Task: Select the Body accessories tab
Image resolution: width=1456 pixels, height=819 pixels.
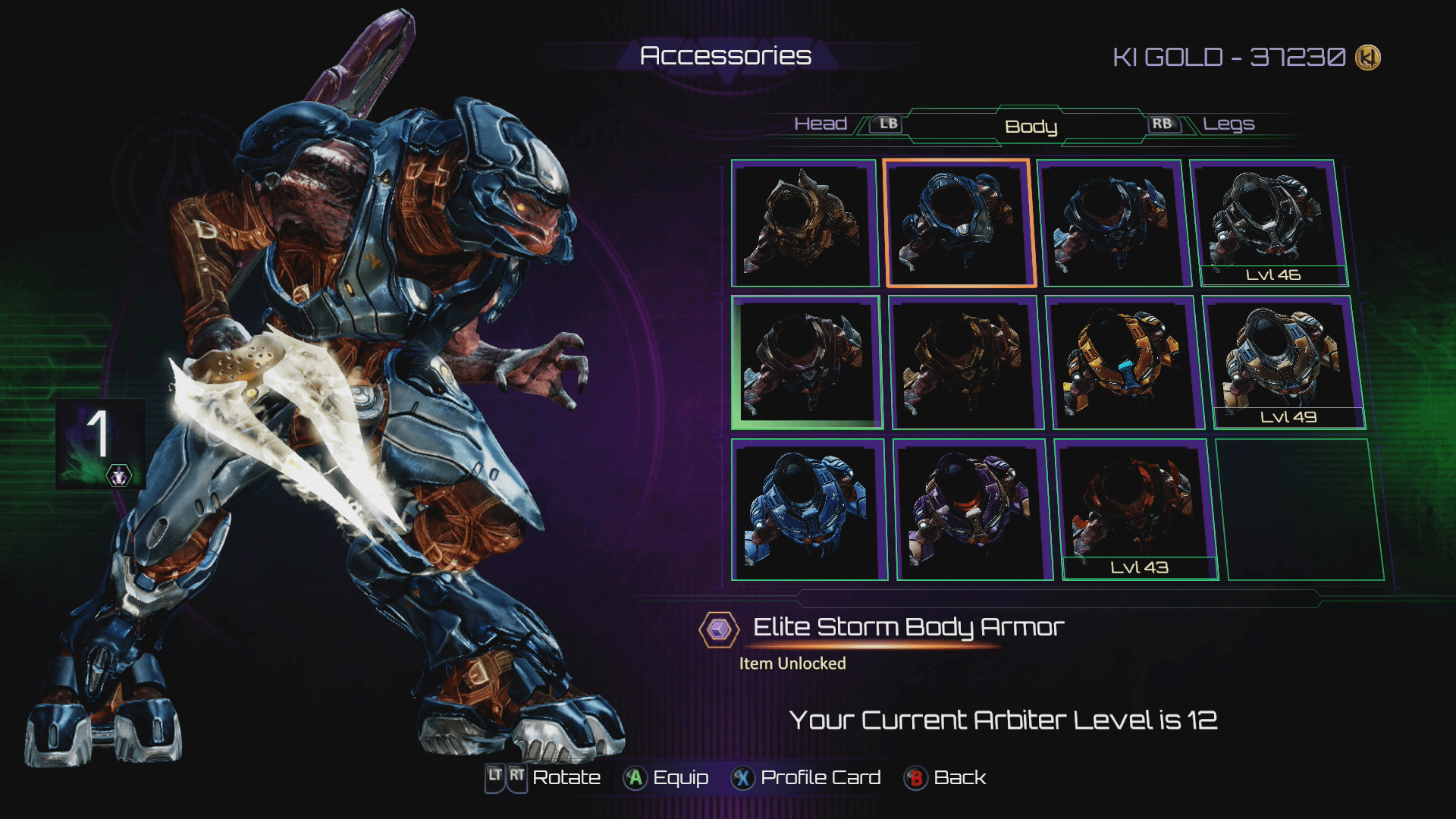Action: [x=1031, y=127]
